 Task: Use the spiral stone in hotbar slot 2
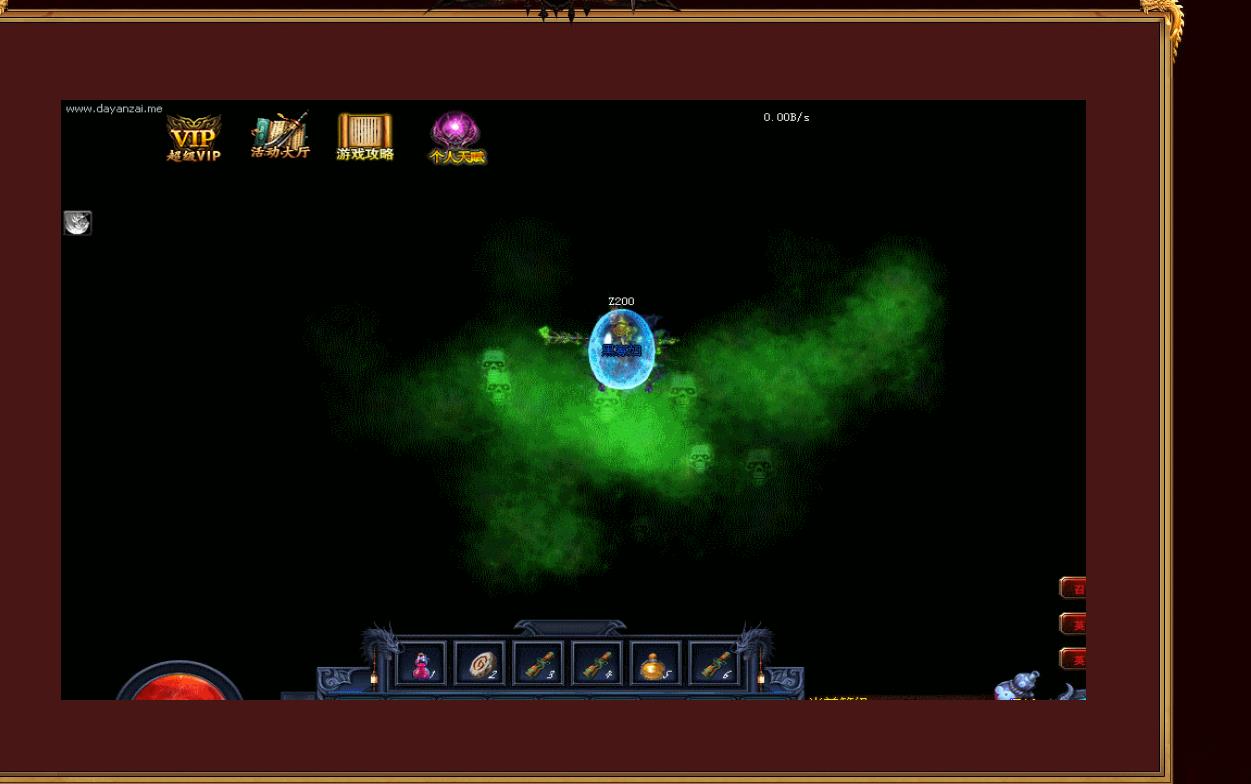coord(480,664)
